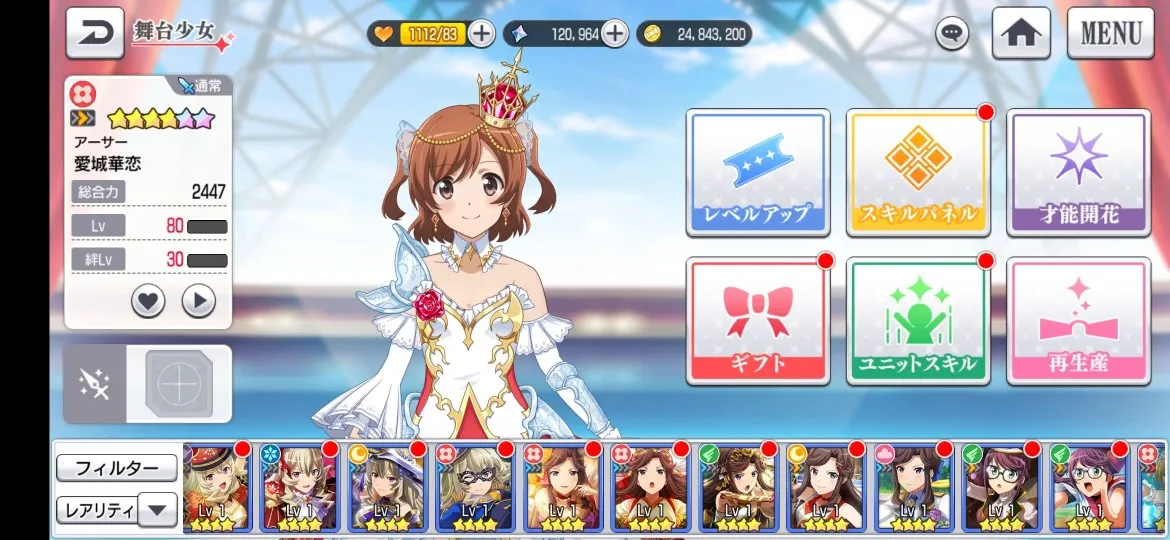
Task: Return to the home screen
Action: pyautogui.click(x=1020, y=33)
